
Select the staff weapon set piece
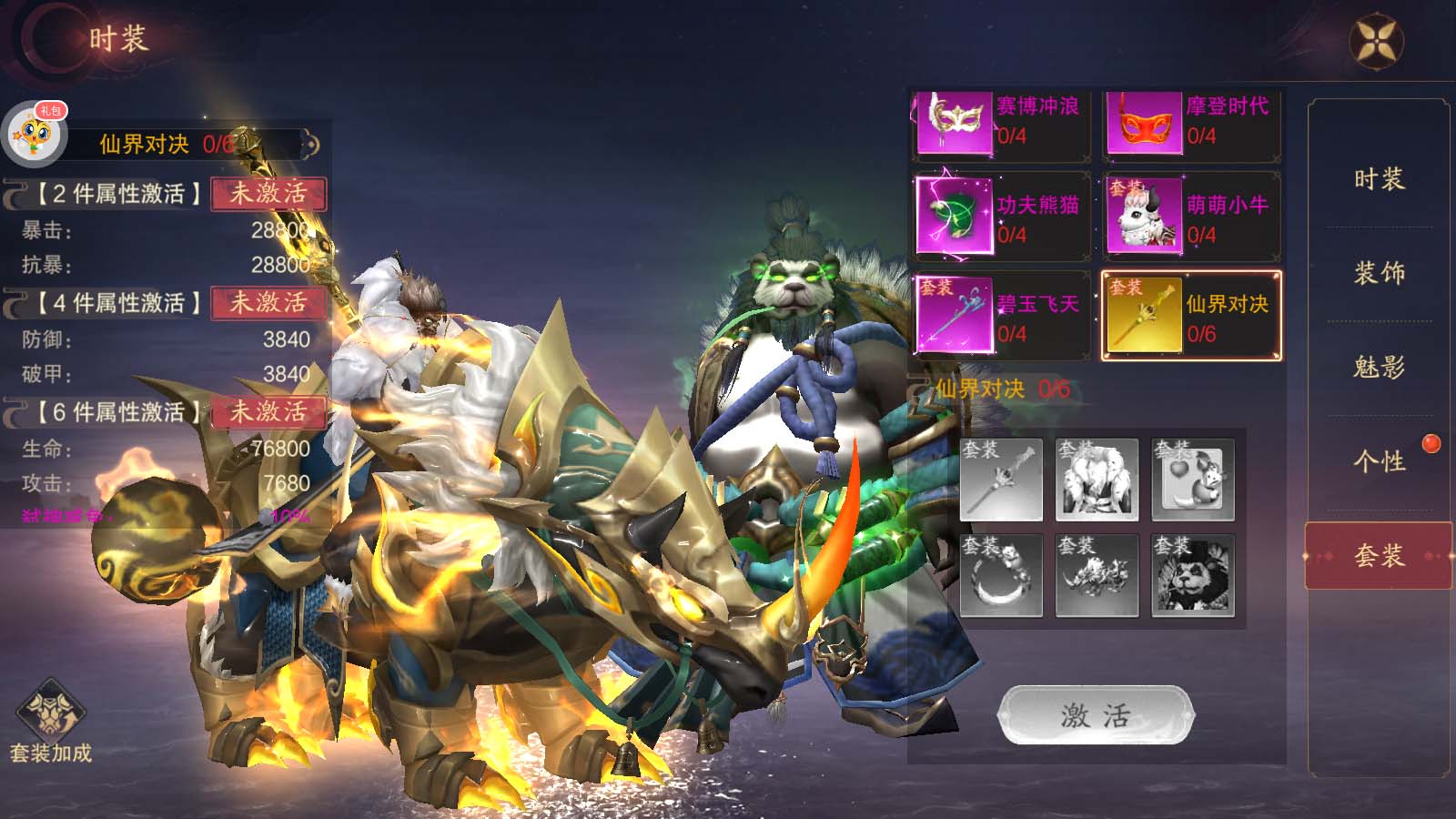click(1001, 480)
